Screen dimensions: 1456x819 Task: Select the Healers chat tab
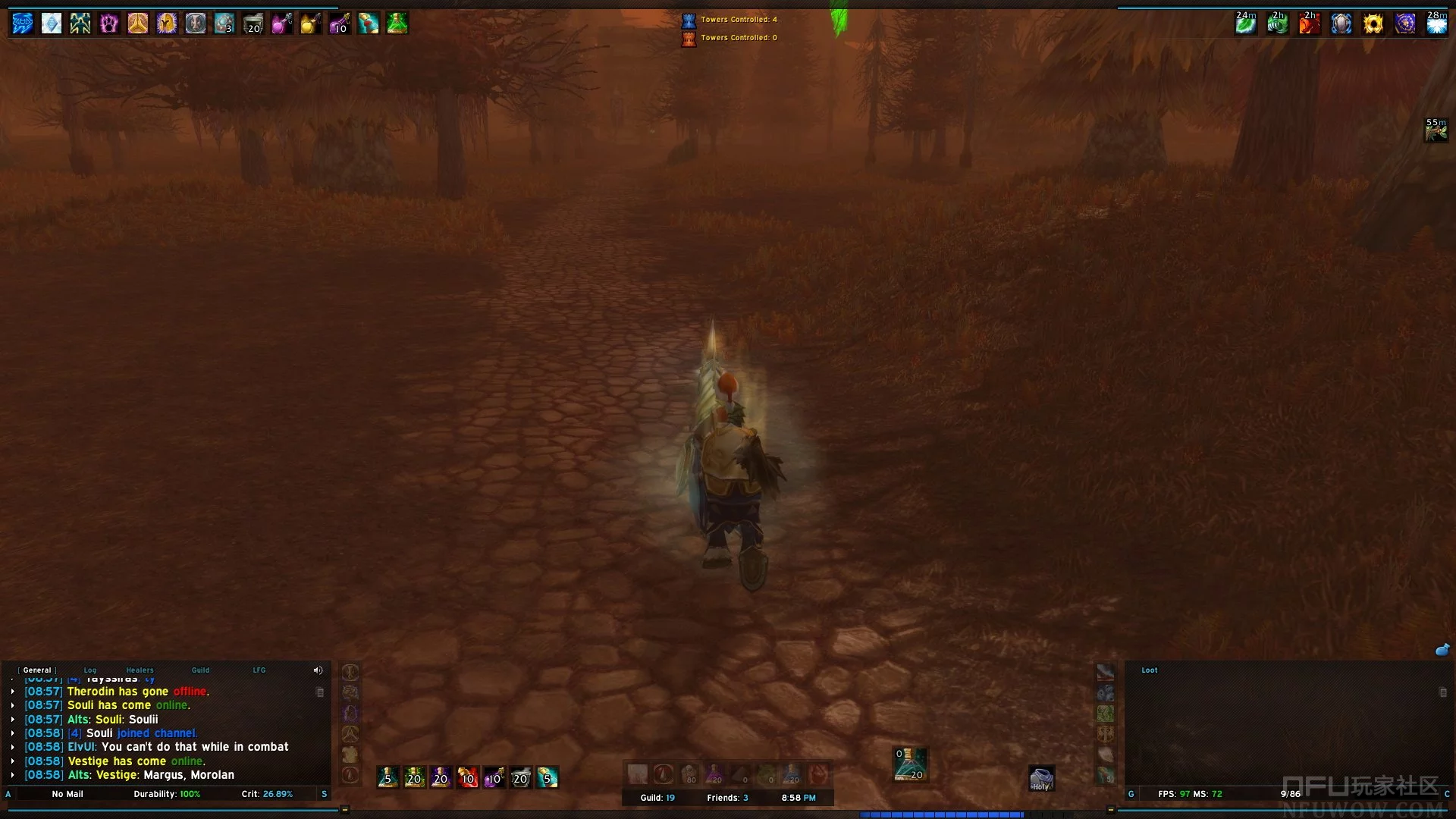click(140, 670)
